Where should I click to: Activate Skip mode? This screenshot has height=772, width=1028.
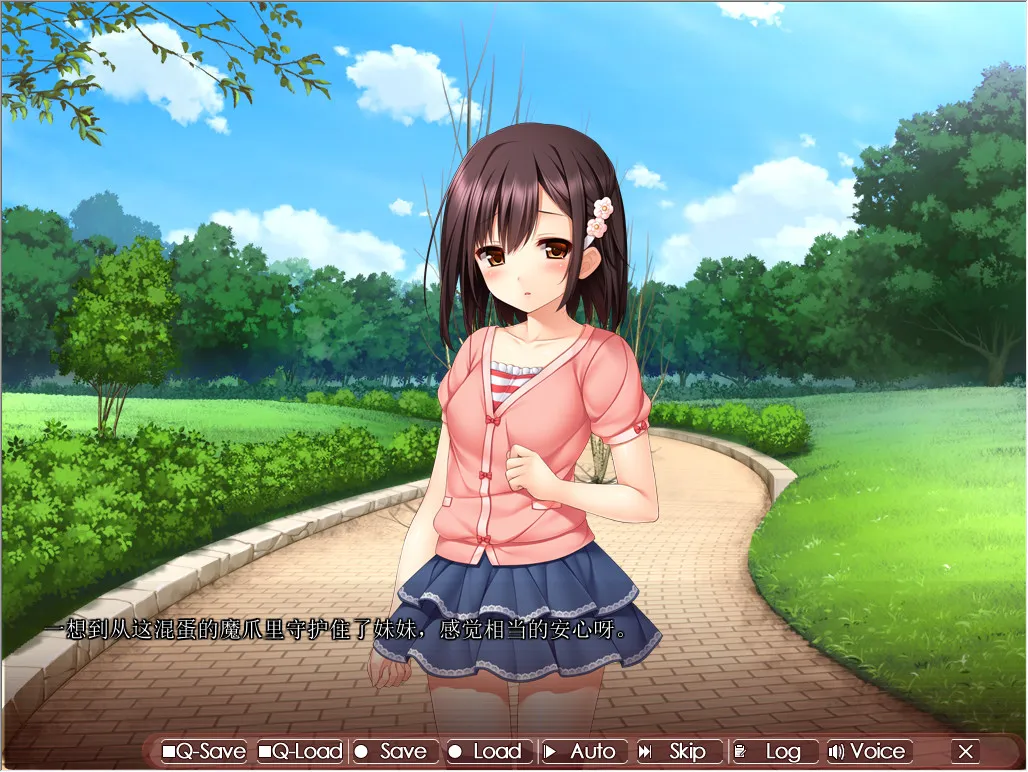pos(676,751)
